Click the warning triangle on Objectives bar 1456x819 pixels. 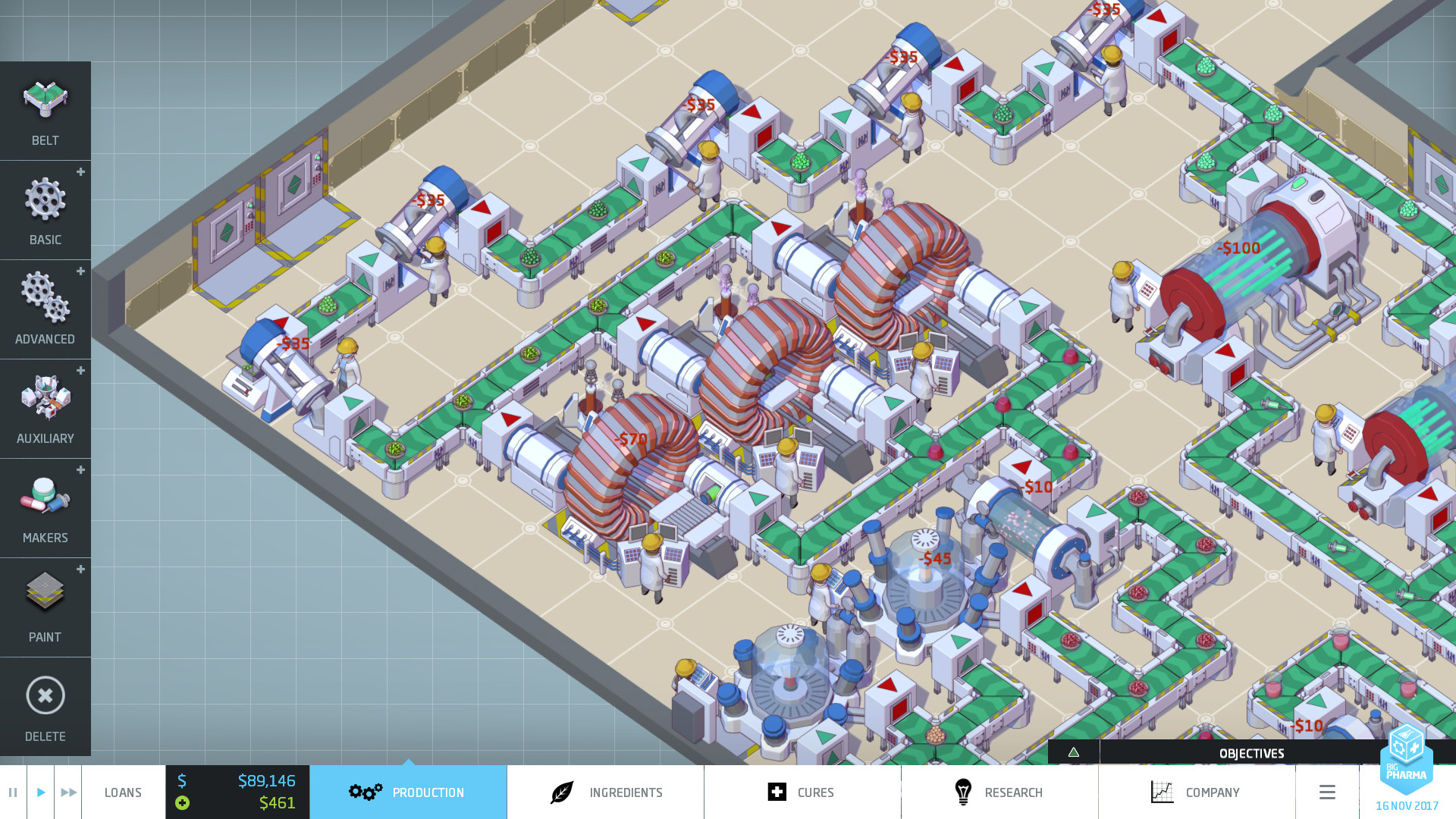1074,753
